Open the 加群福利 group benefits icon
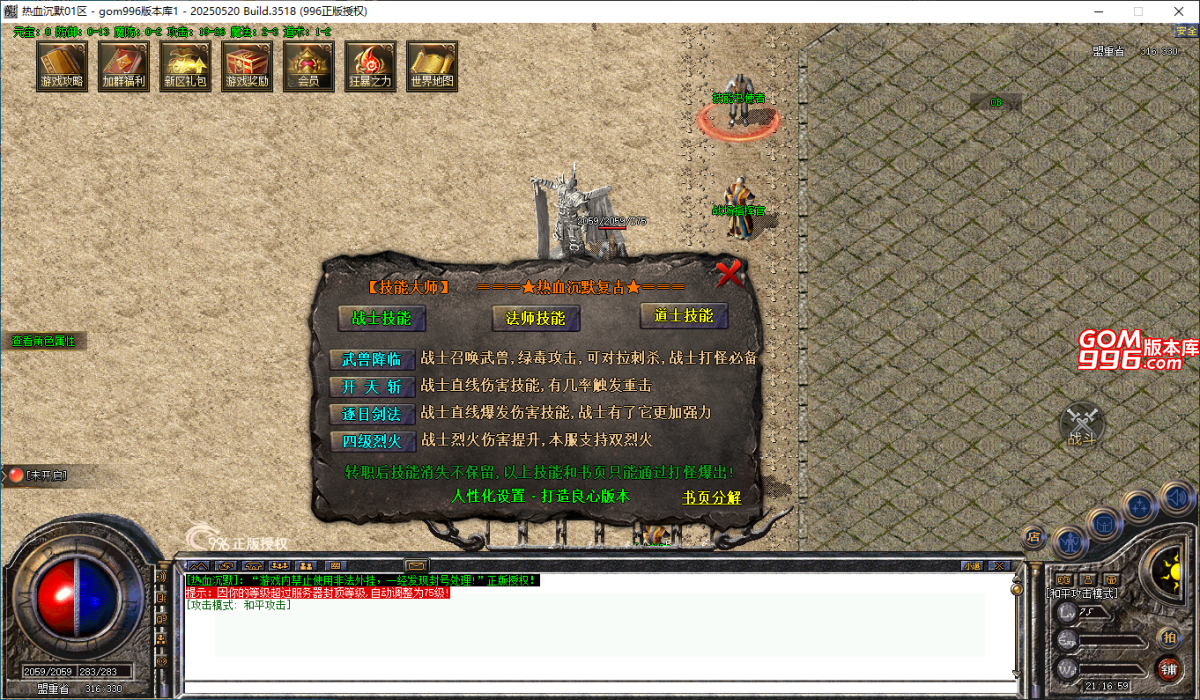1200x700 pixels. (x=124, y=67)
